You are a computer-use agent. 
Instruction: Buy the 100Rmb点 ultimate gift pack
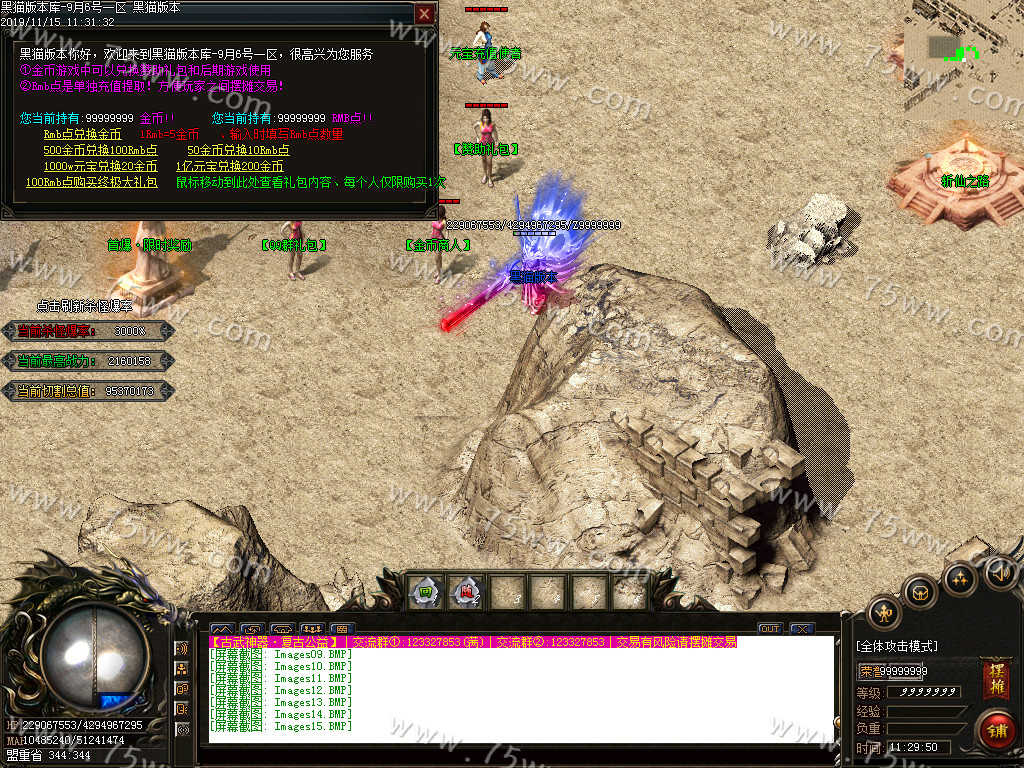(x=91, y=182)
